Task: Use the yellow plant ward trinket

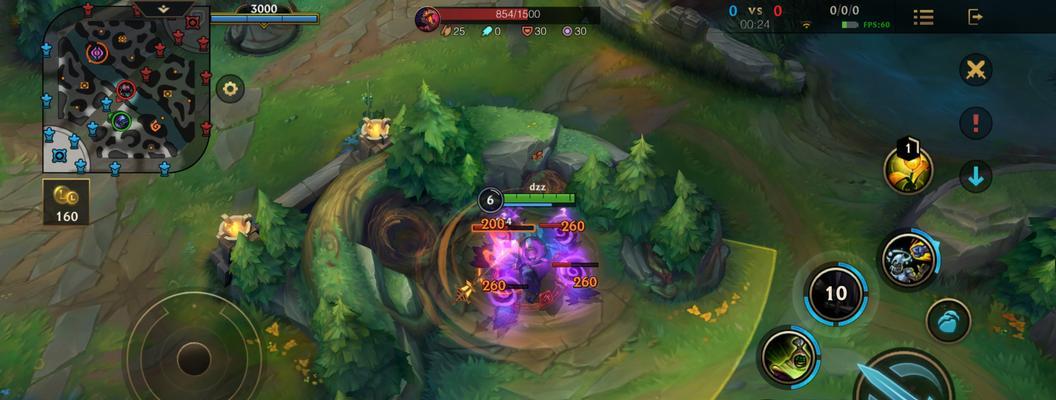Action: pyautogui.click(x=908, y=170)
